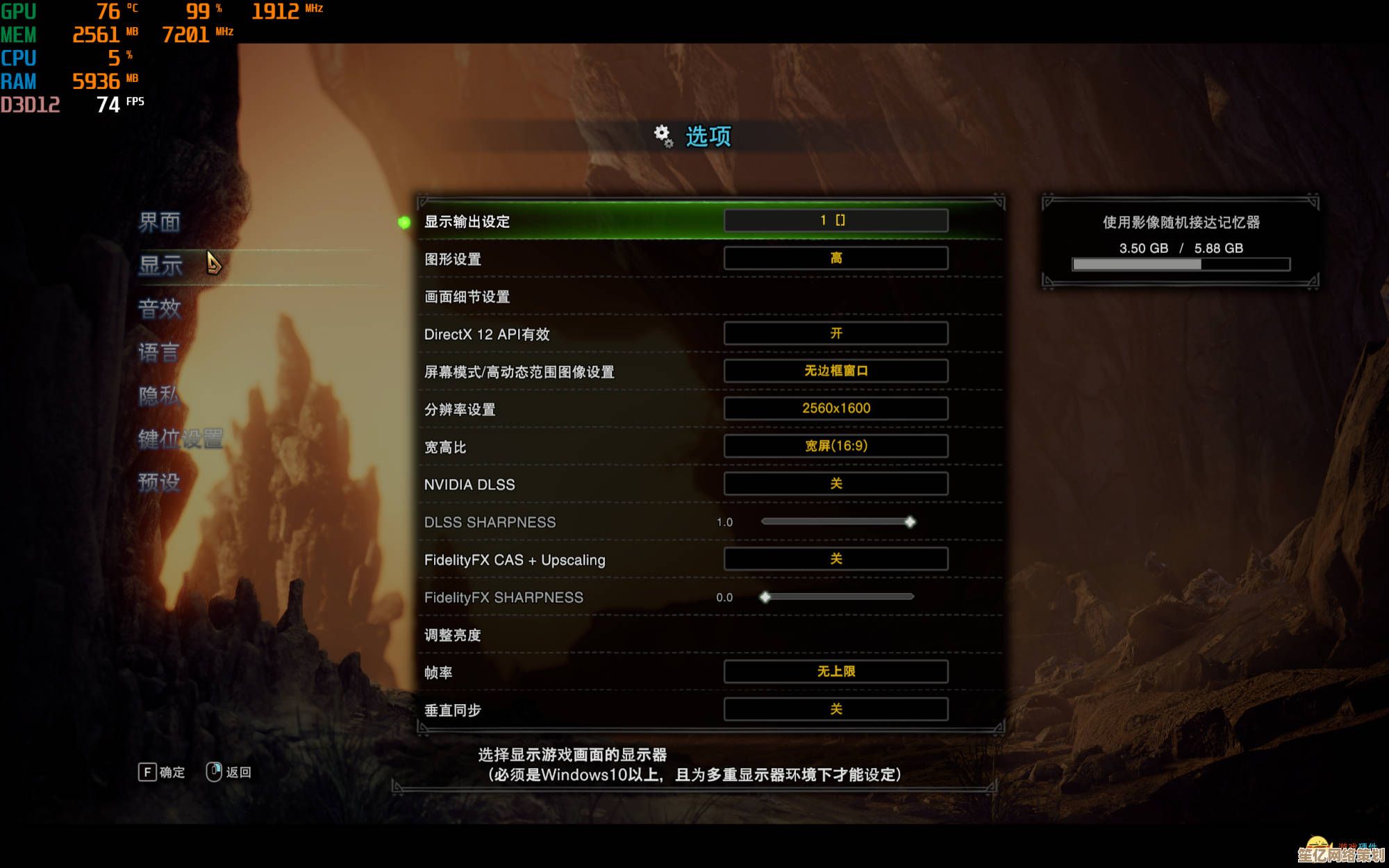1389x868 pixels.
Task: Choose the 隐私 (Privacy) category
Action: click(x=158, y=395)
